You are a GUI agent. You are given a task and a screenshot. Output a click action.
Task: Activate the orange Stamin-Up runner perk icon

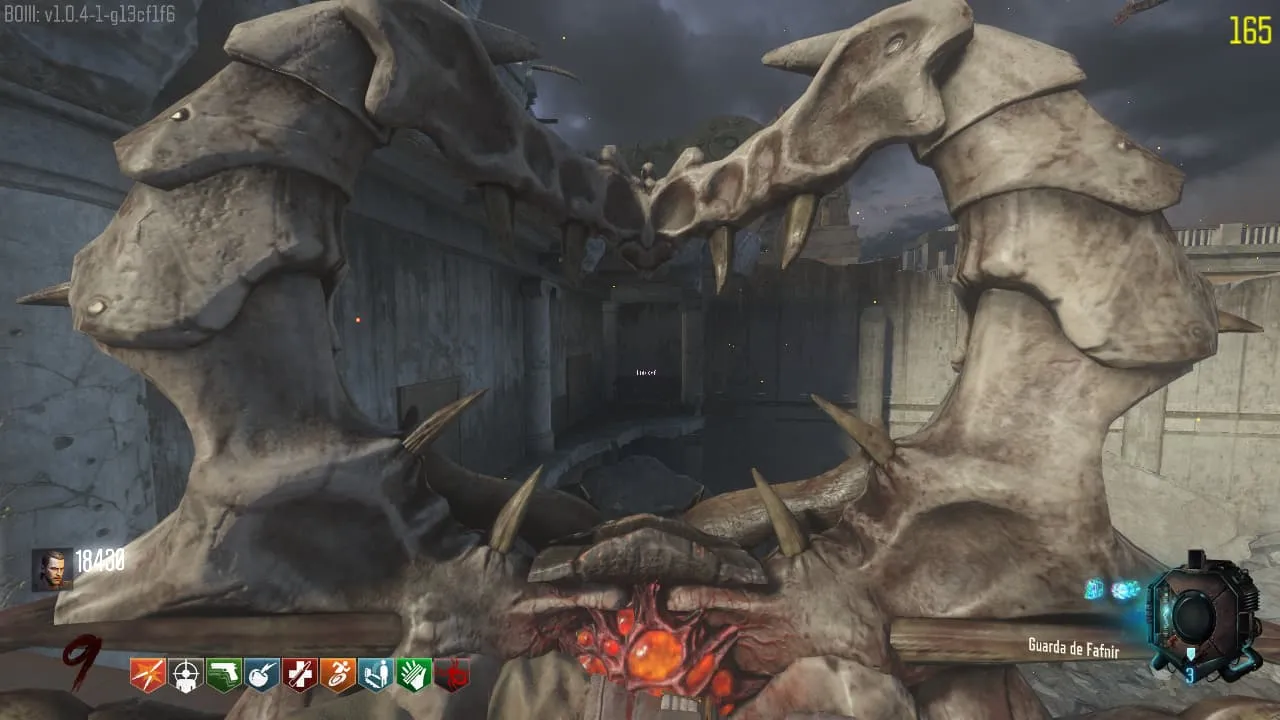(338, 676)
